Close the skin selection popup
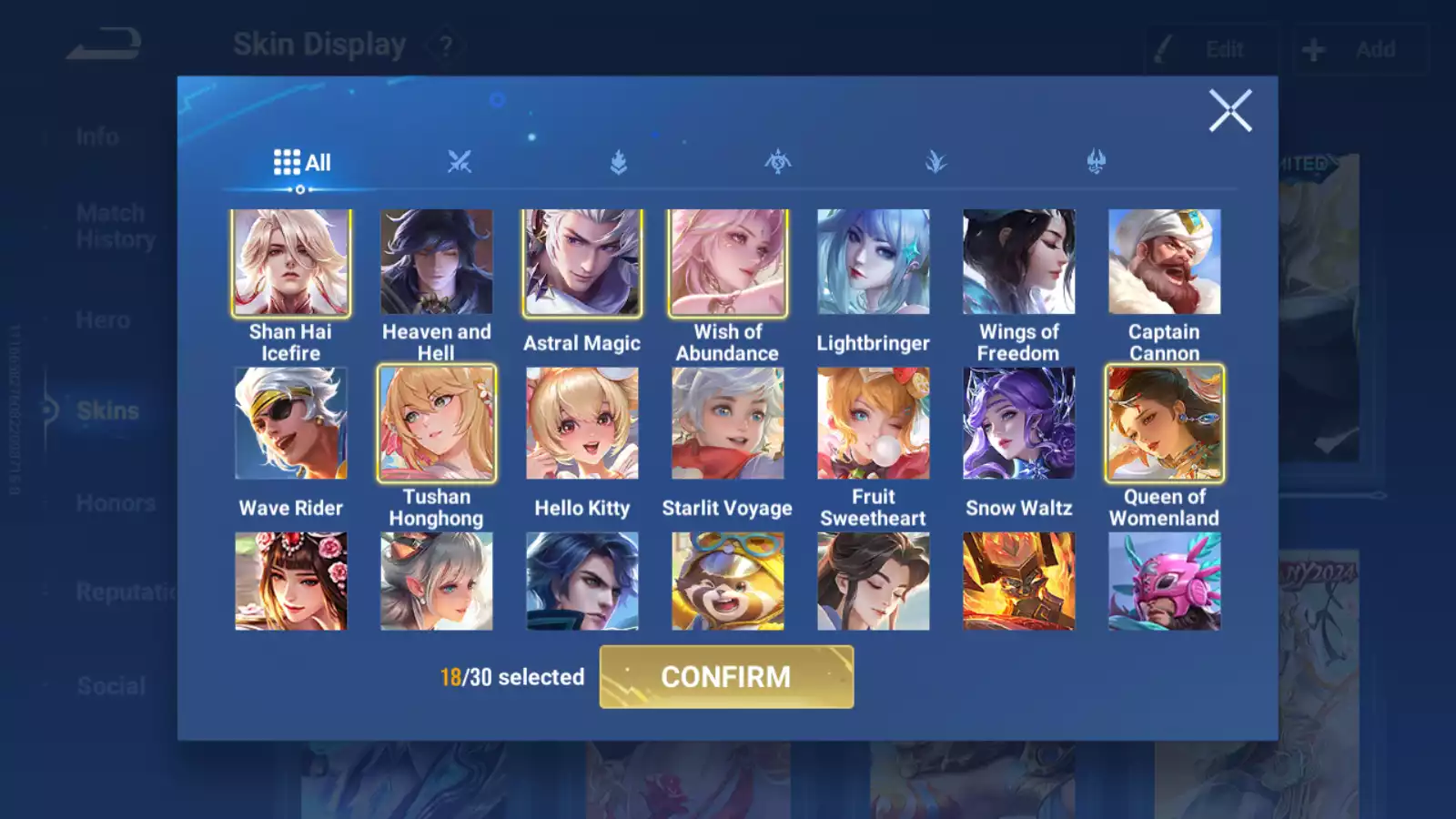The width and height of the screenshot is (1456, 819). (x=1230, y=111)
